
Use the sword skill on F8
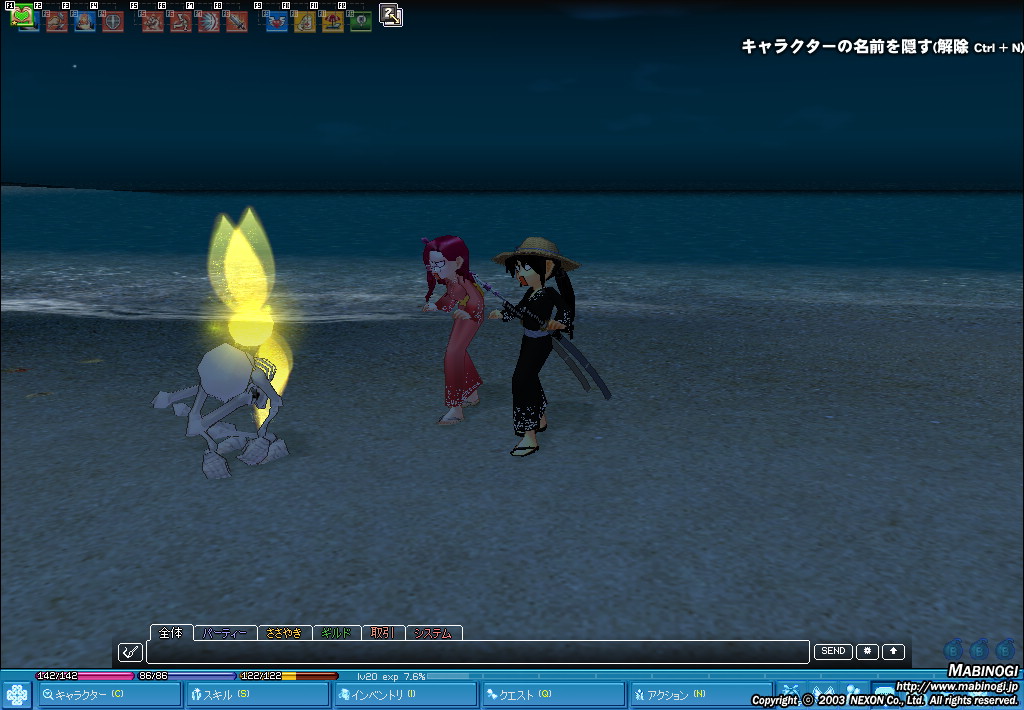(236, 20)
